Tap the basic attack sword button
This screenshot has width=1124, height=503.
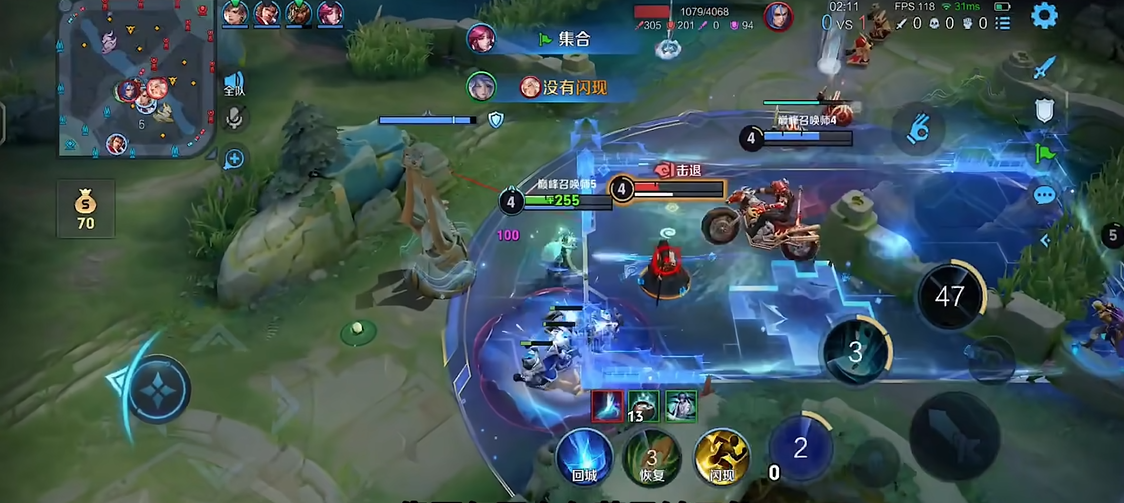(x=954, y=435)
